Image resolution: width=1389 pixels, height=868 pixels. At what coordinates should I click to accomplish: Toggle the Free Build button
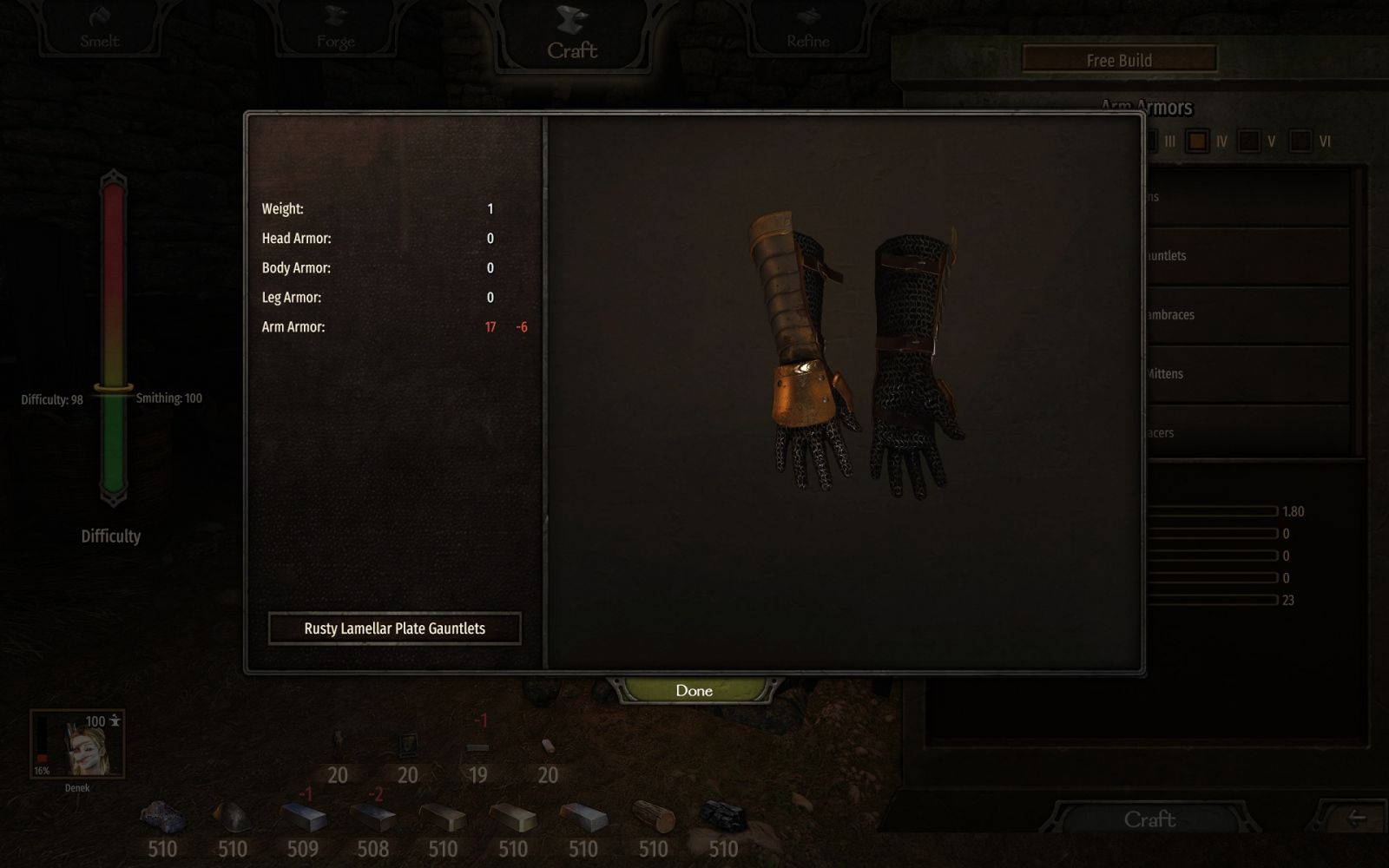(1119, 60)
